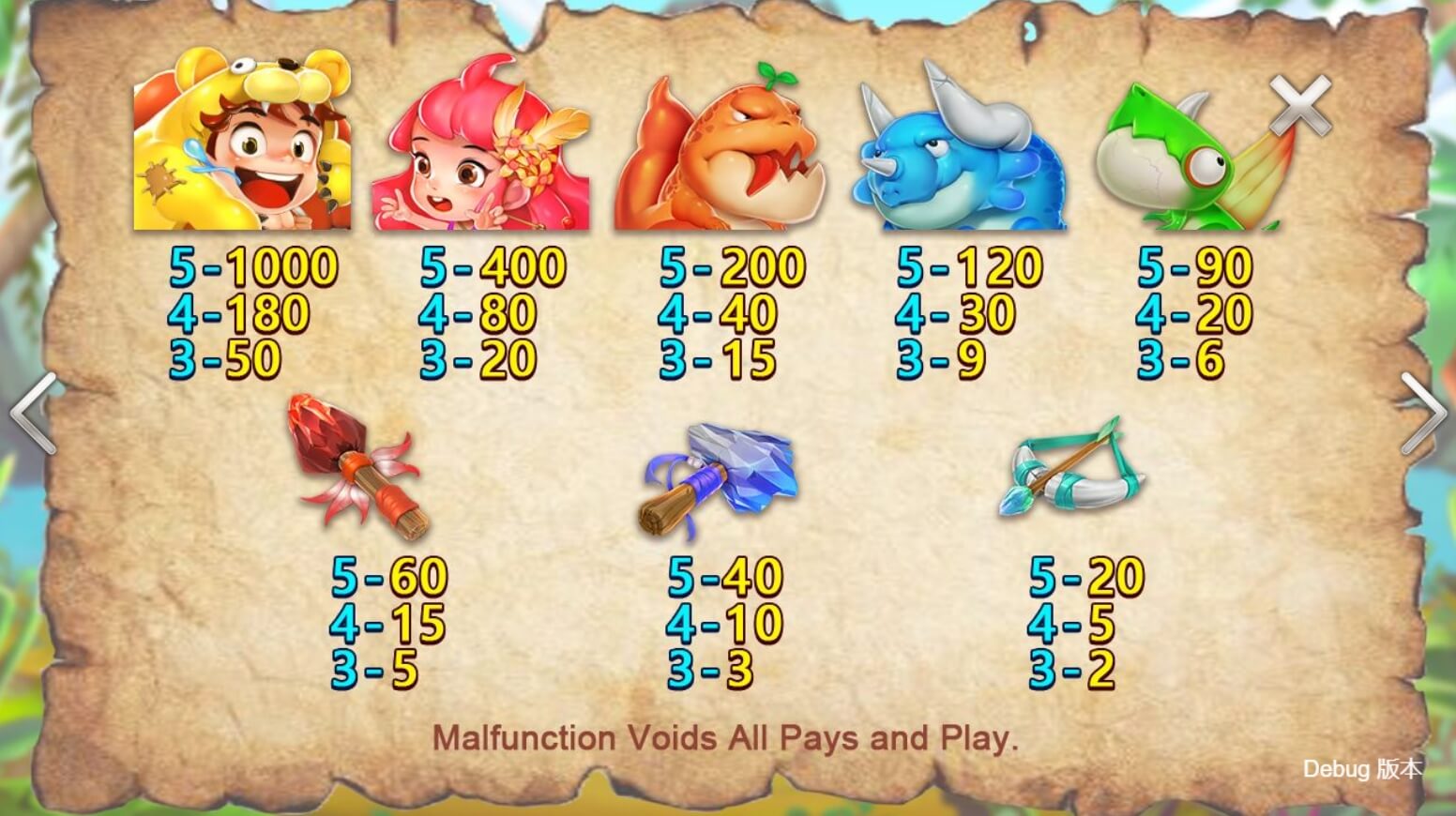Show the next paytable page

tap(1422, 413)
